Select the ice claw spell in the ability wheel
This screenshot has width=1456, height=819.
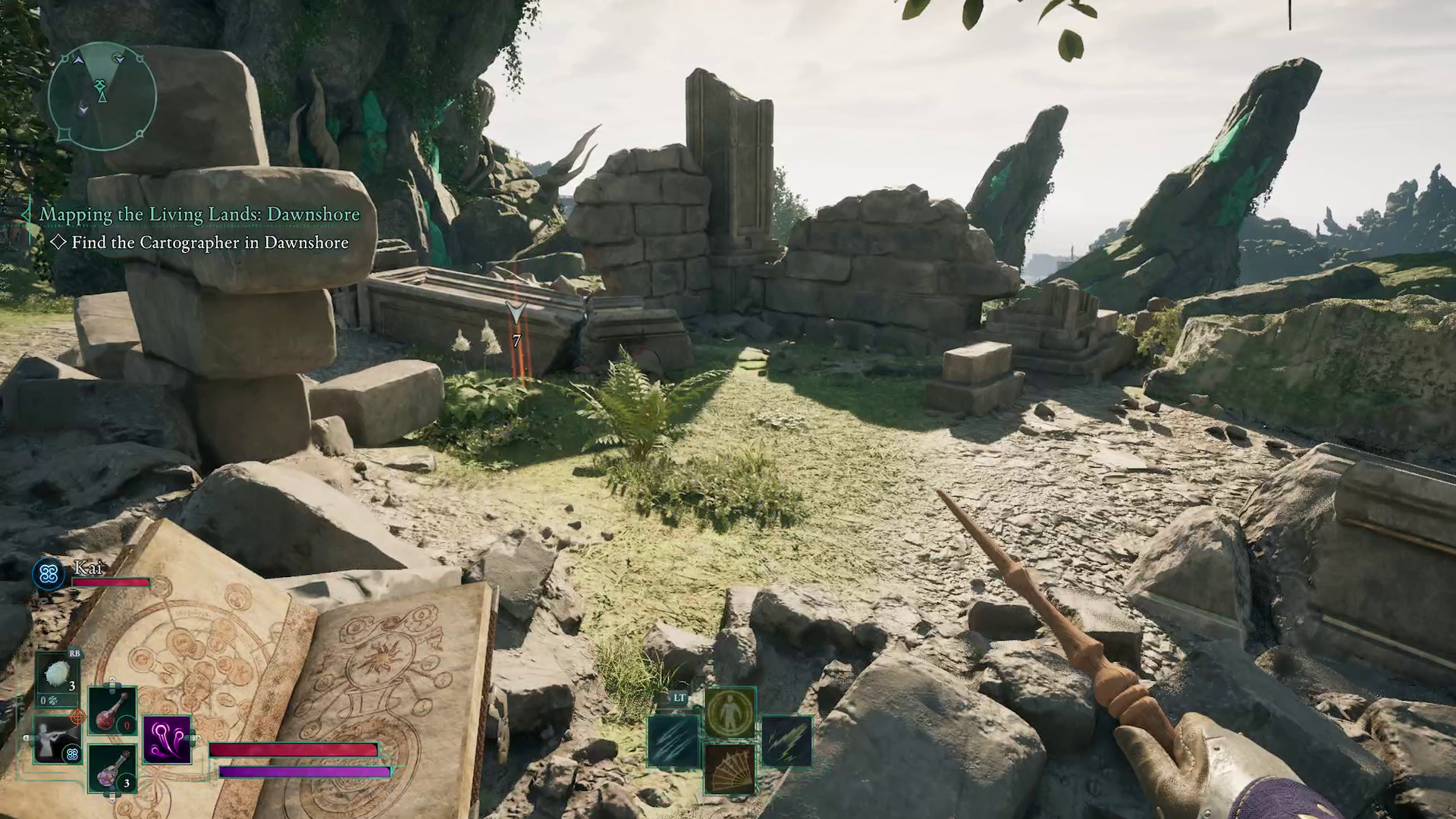point(673,742)
